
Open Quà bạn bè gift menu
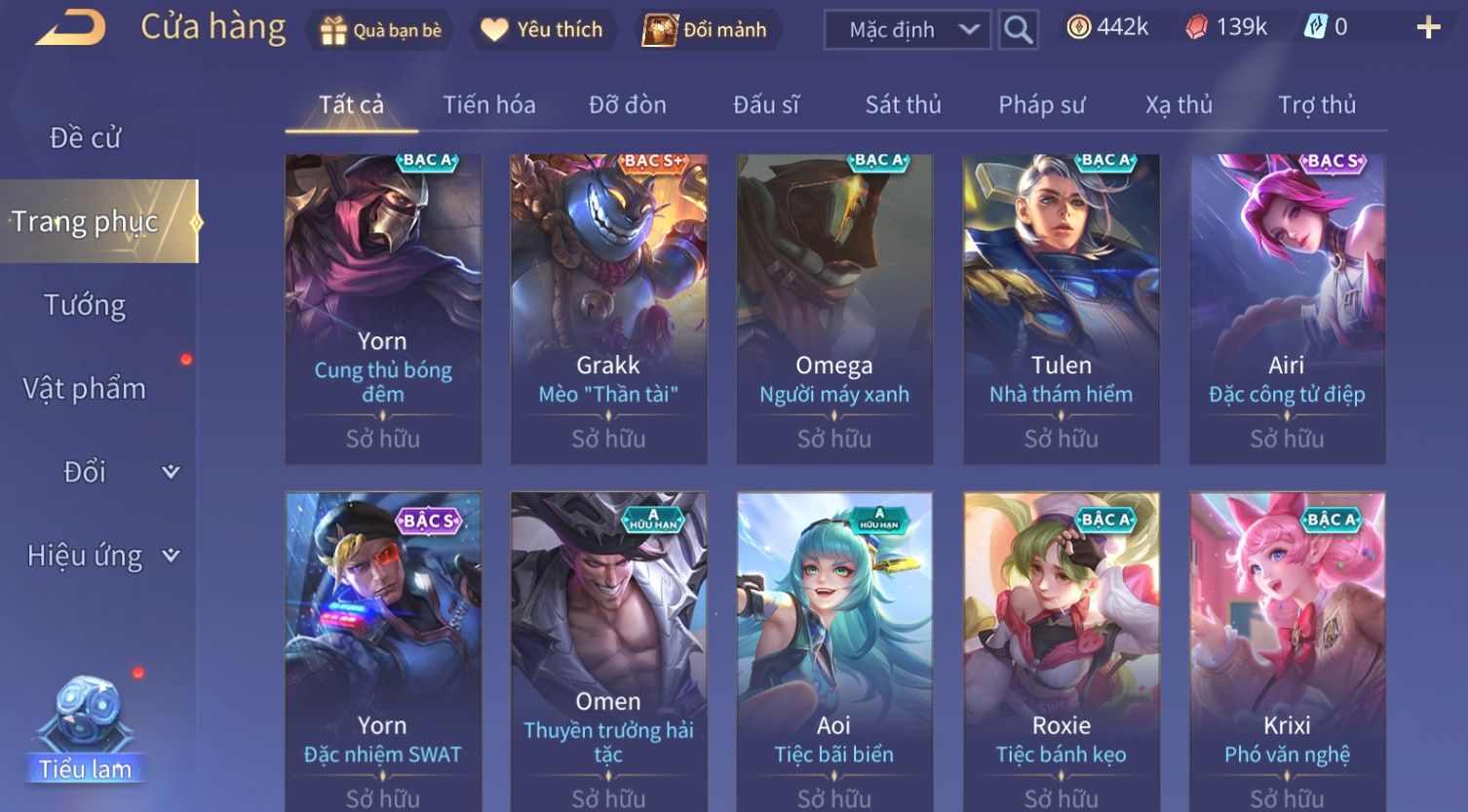pyautogui.click(x=381, y=30)
